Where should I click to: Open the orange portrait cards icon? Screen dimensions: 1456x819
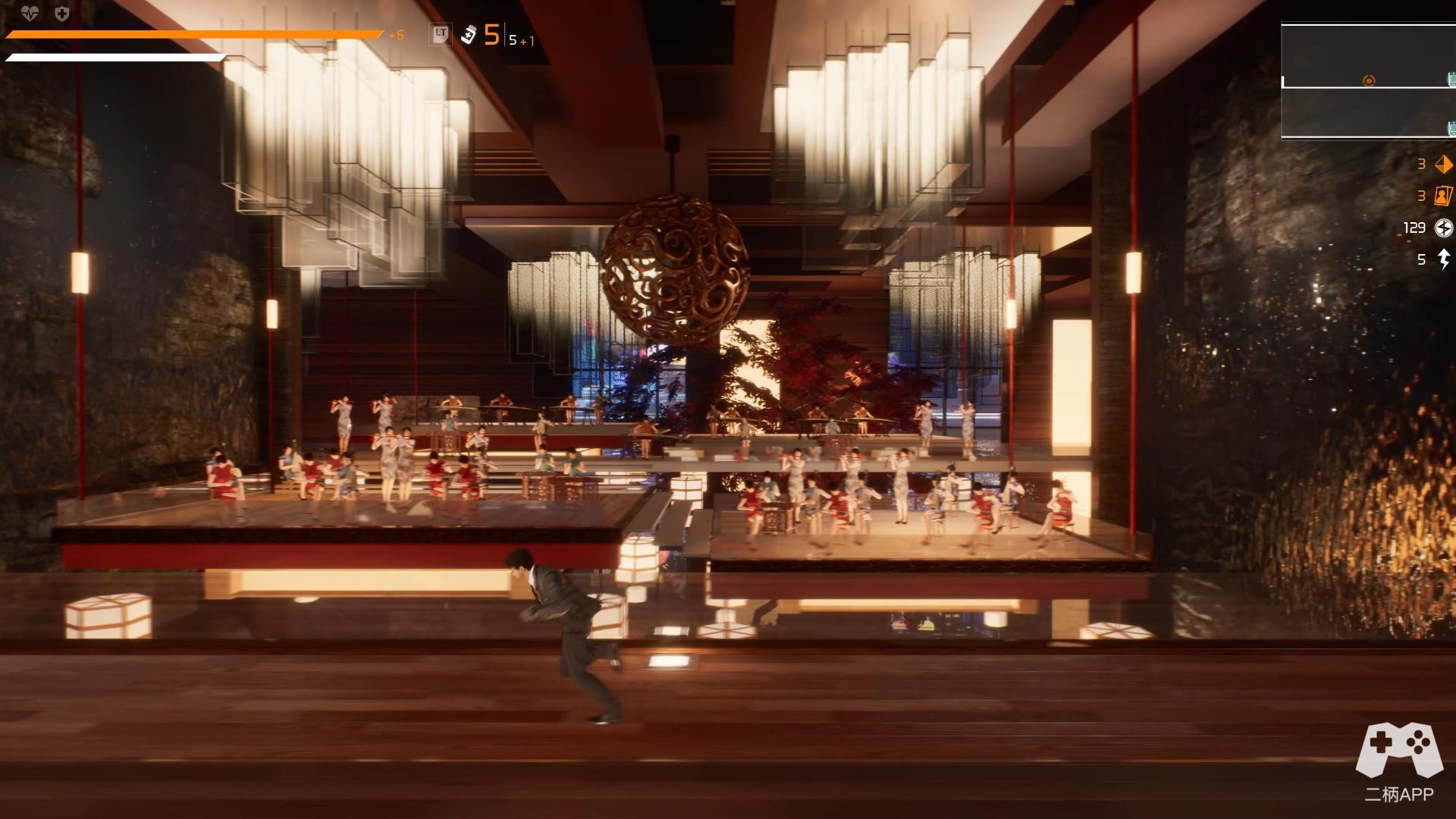[x=1442, y=196]
